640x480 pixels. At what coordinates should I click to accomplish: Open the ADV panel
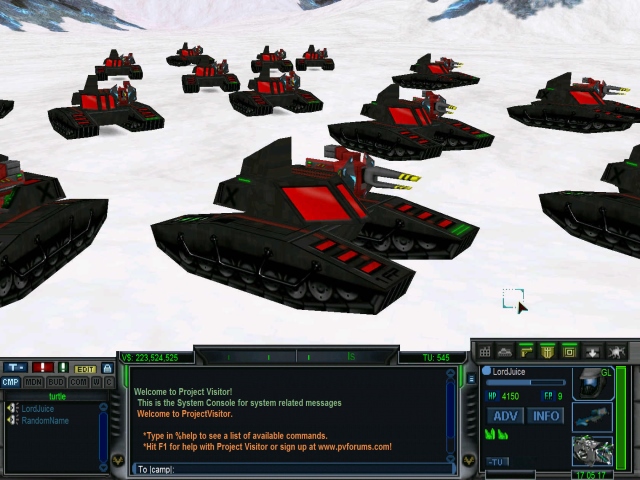[x=507, y=416]
